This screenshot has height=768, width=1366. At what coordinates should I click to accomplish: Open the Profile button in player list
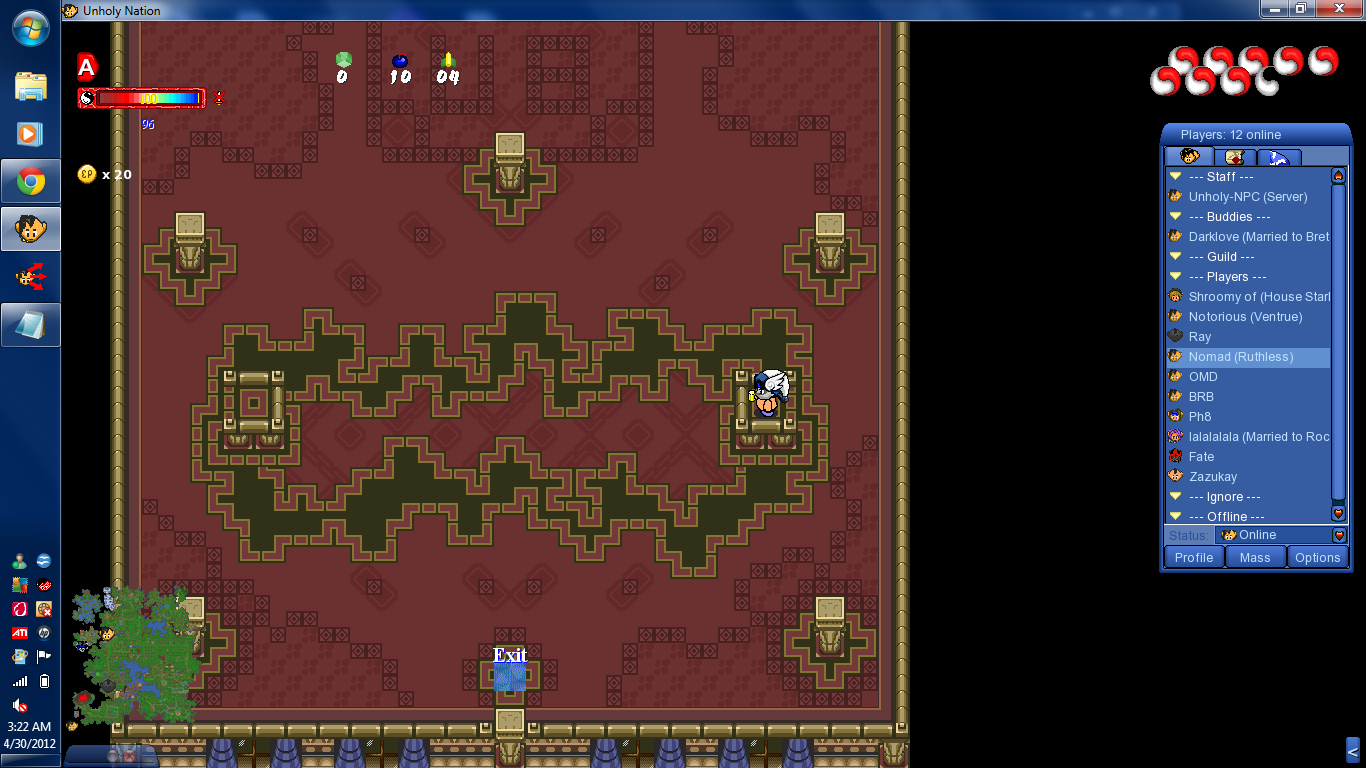[x=1194, y=558]
